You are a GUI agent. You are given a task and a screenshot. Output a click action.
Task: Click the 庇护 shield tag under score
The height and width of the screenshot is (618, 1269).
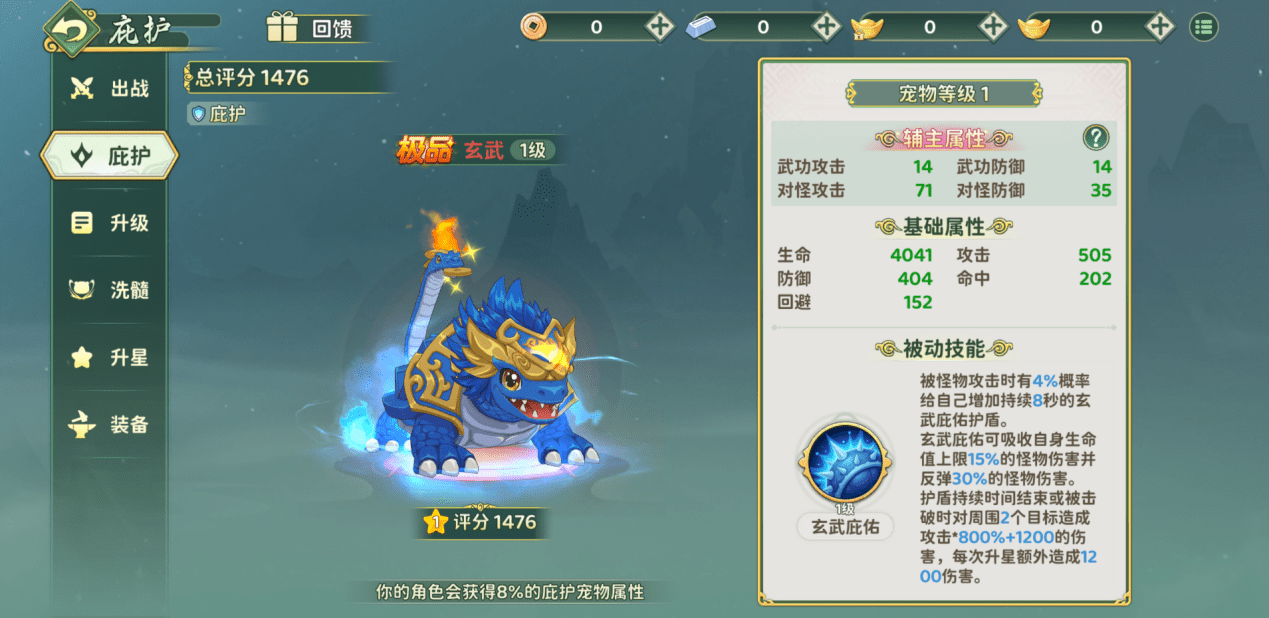click(218, 114)
